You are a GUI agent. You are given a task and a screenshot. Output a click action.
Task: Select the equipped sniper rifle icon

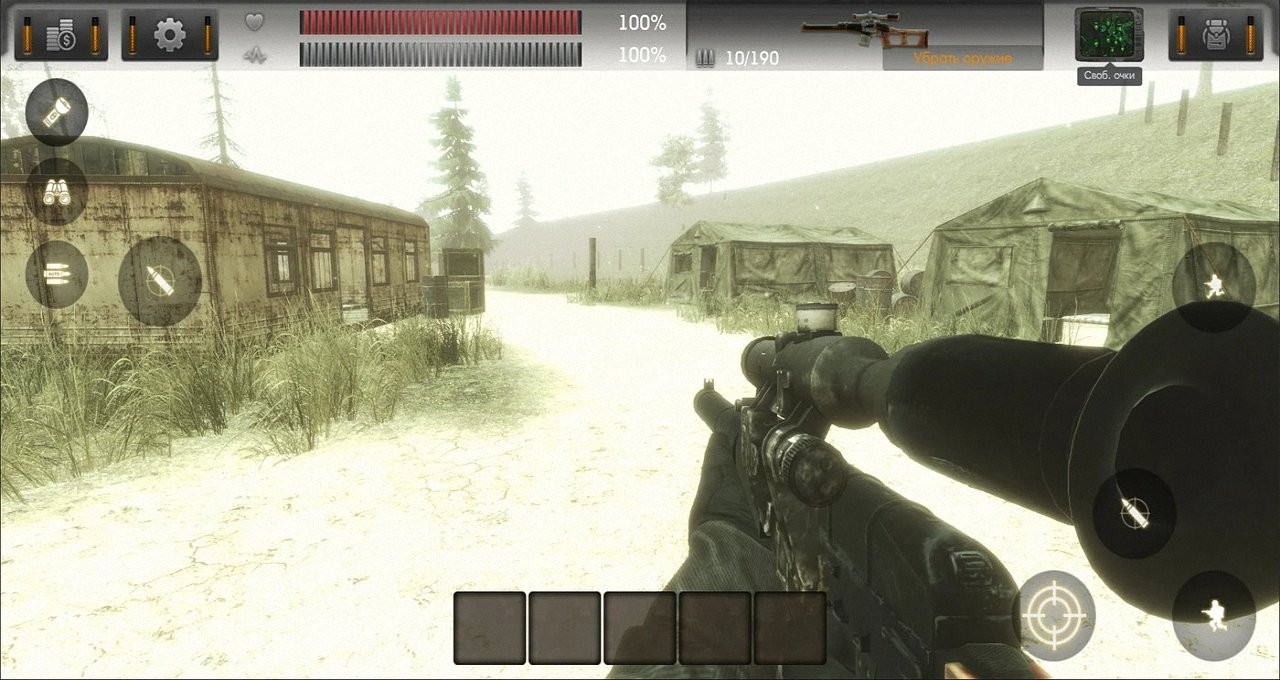coord(865,32)
